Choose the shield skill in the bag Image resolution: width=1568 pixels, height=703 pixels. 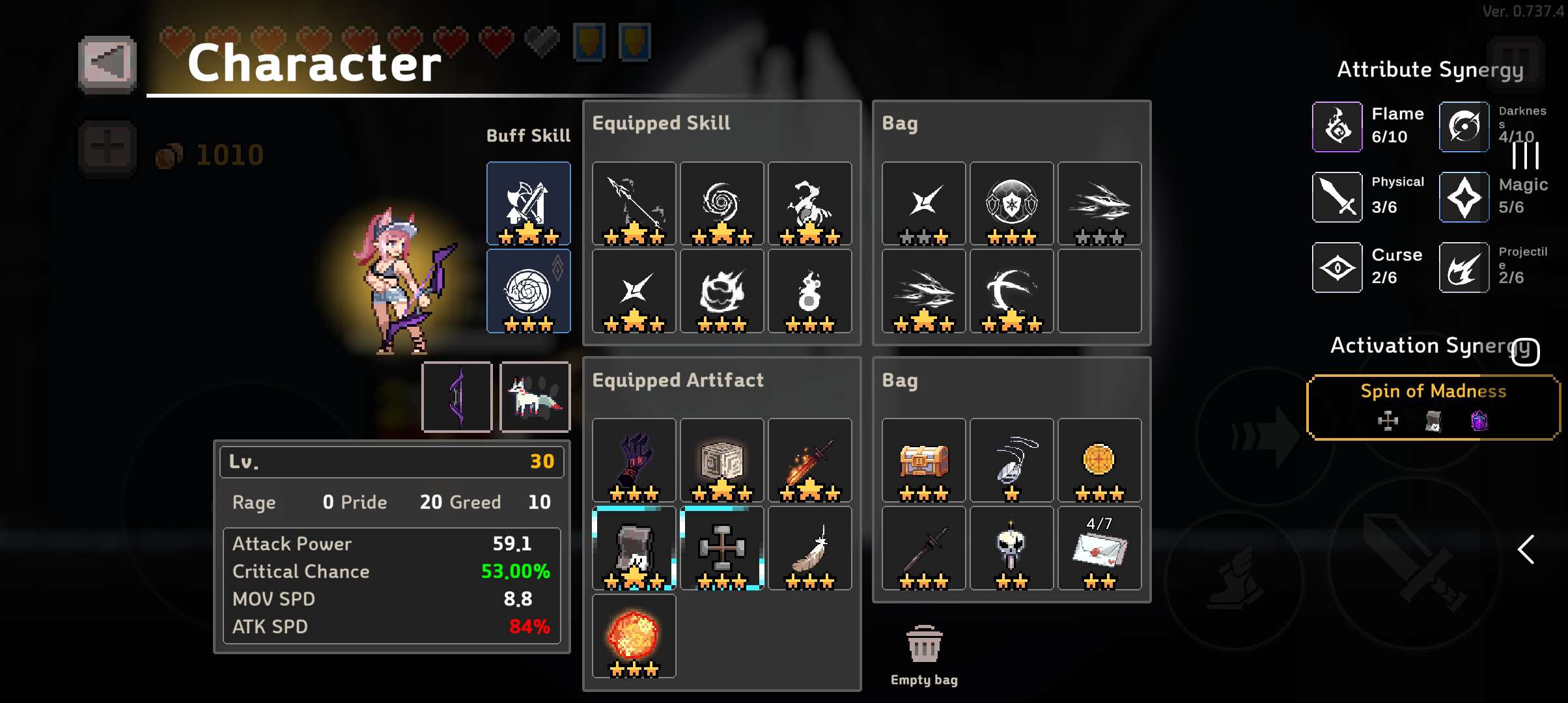1011,203
